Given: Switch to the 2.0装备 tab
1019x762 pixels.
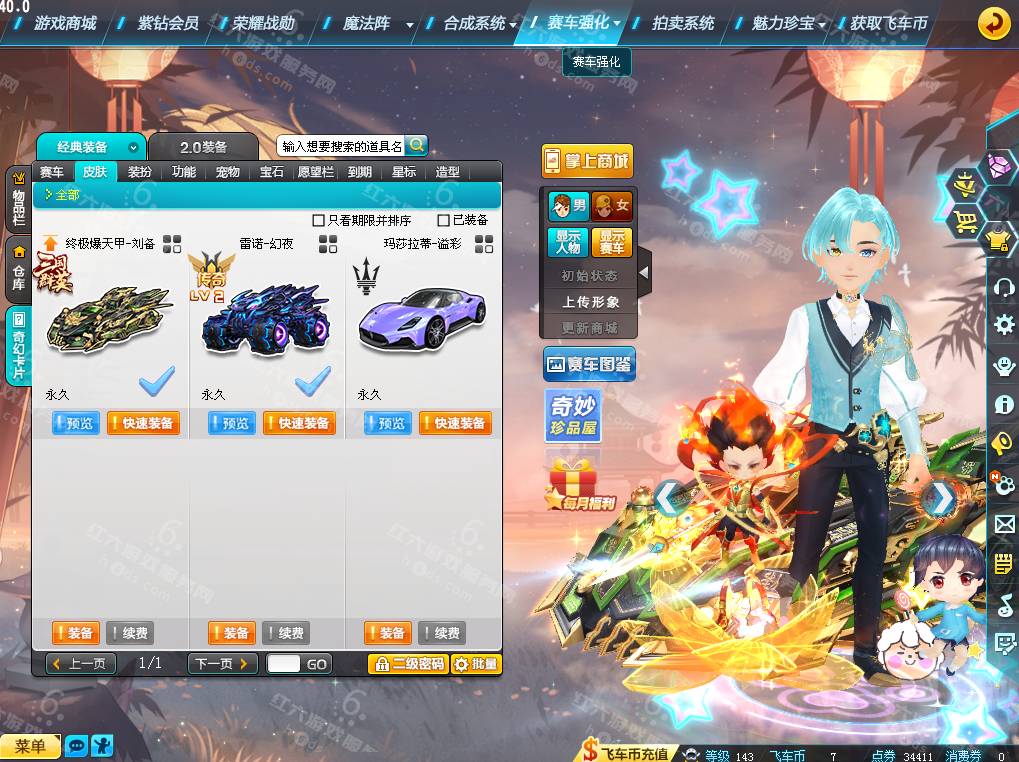Looking at the screenshot, I should [204, 147].
